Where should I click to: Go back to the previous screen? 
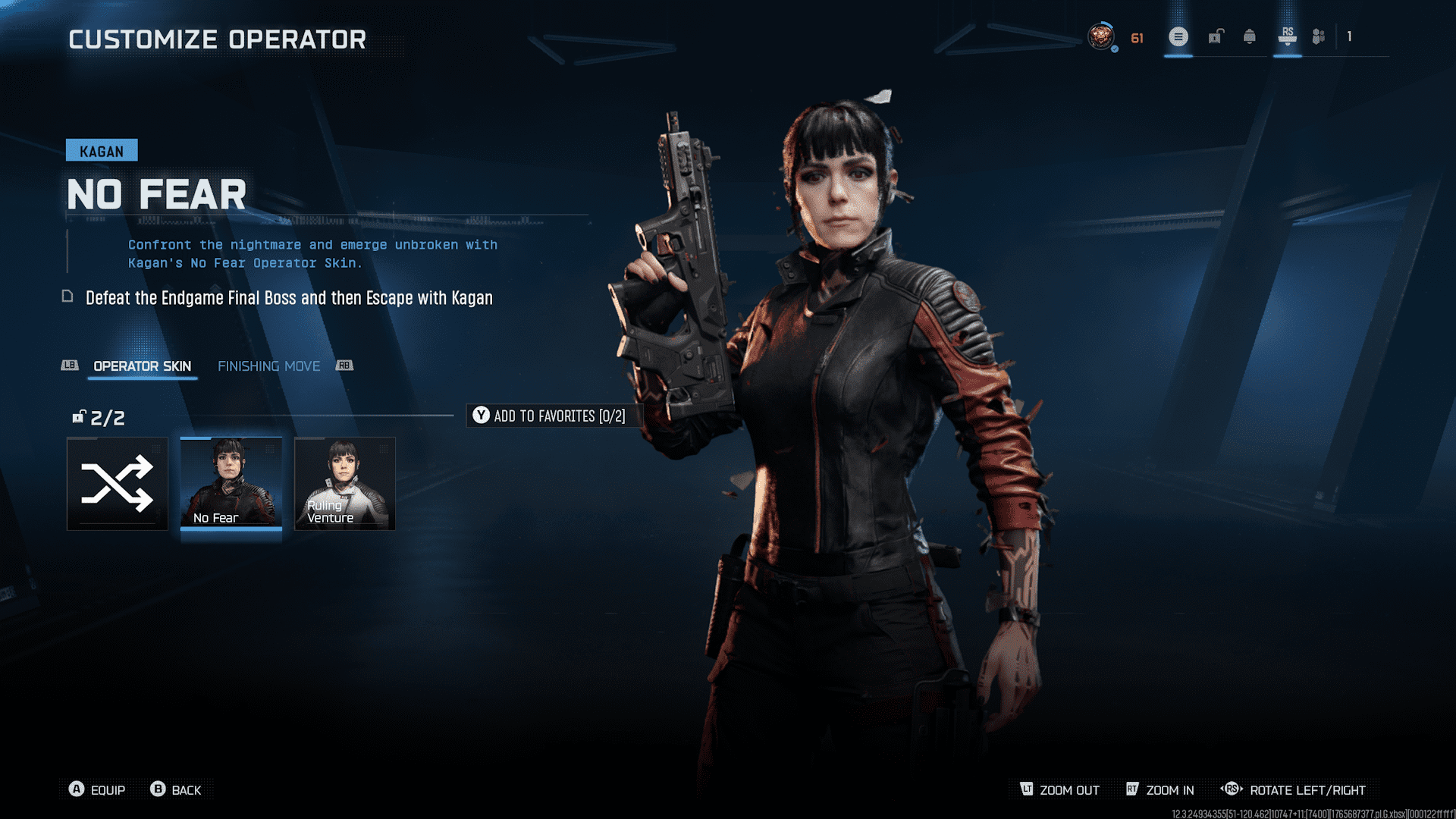point(176,789)
